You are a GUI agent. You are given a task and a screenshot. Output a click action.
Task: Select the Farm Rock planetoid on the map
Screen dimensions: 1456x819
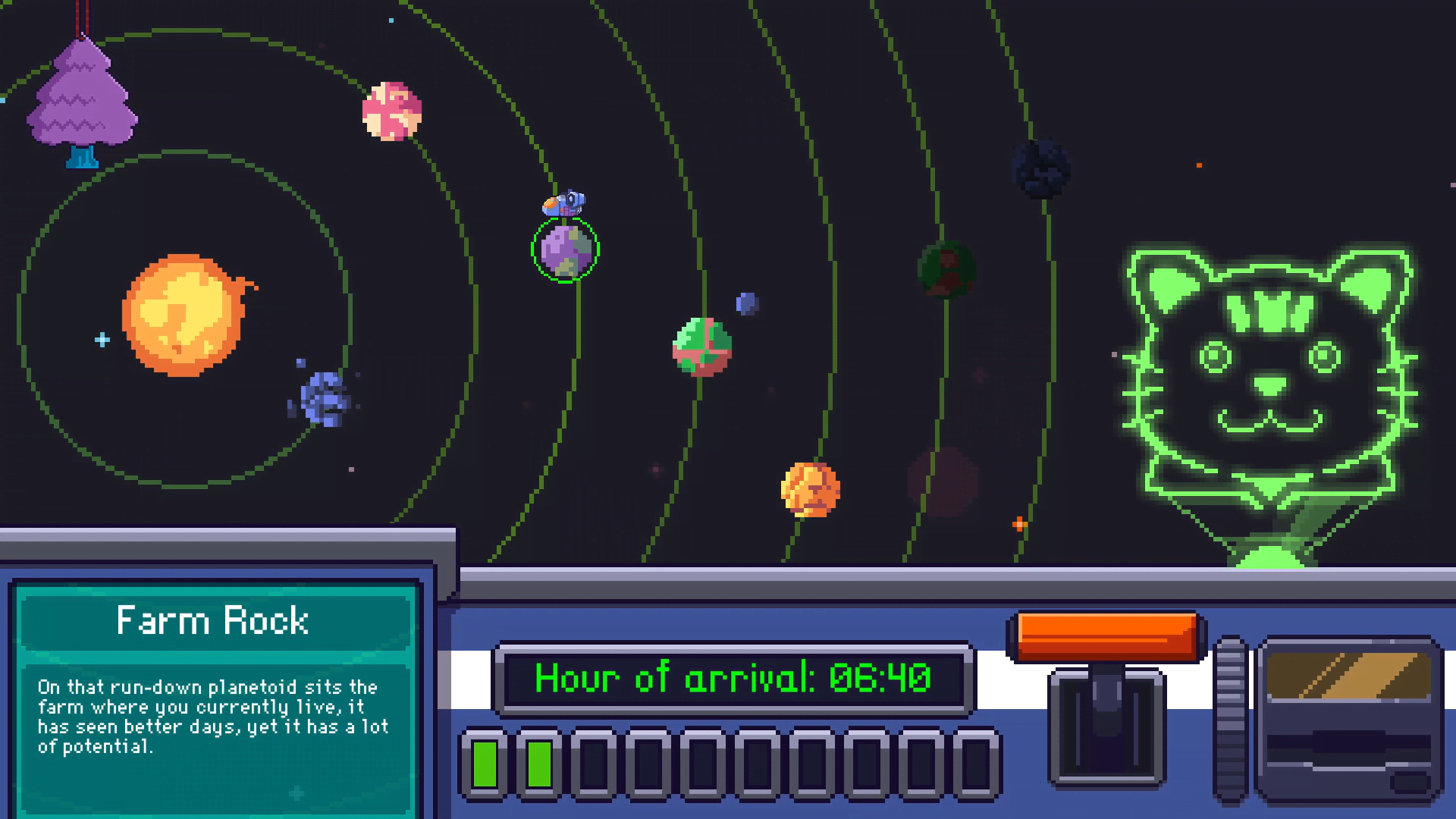click(567, 250)
